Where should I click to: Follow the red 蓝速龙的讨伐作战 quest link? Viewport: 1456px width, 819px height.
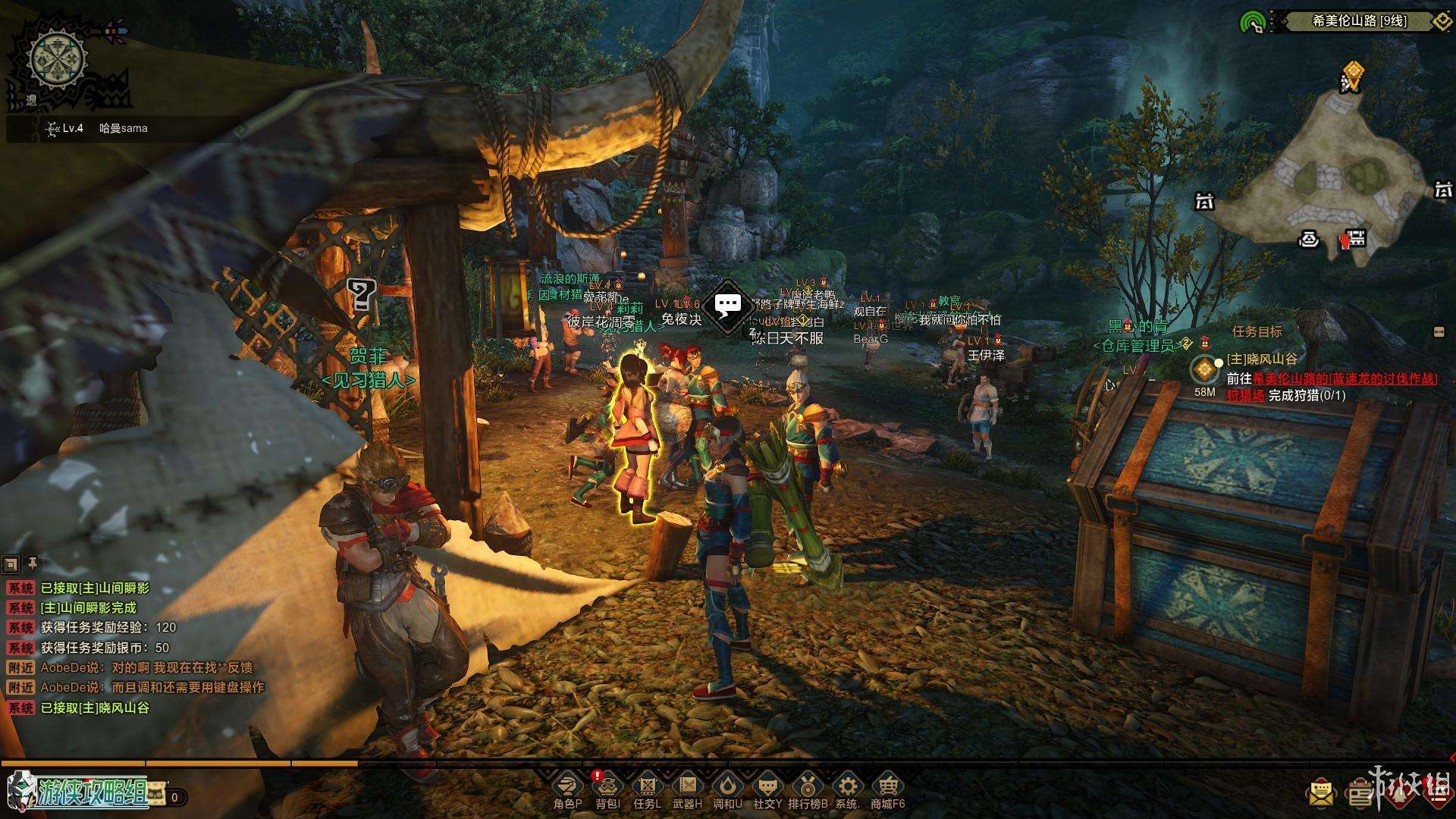[x=1343, y=378]
